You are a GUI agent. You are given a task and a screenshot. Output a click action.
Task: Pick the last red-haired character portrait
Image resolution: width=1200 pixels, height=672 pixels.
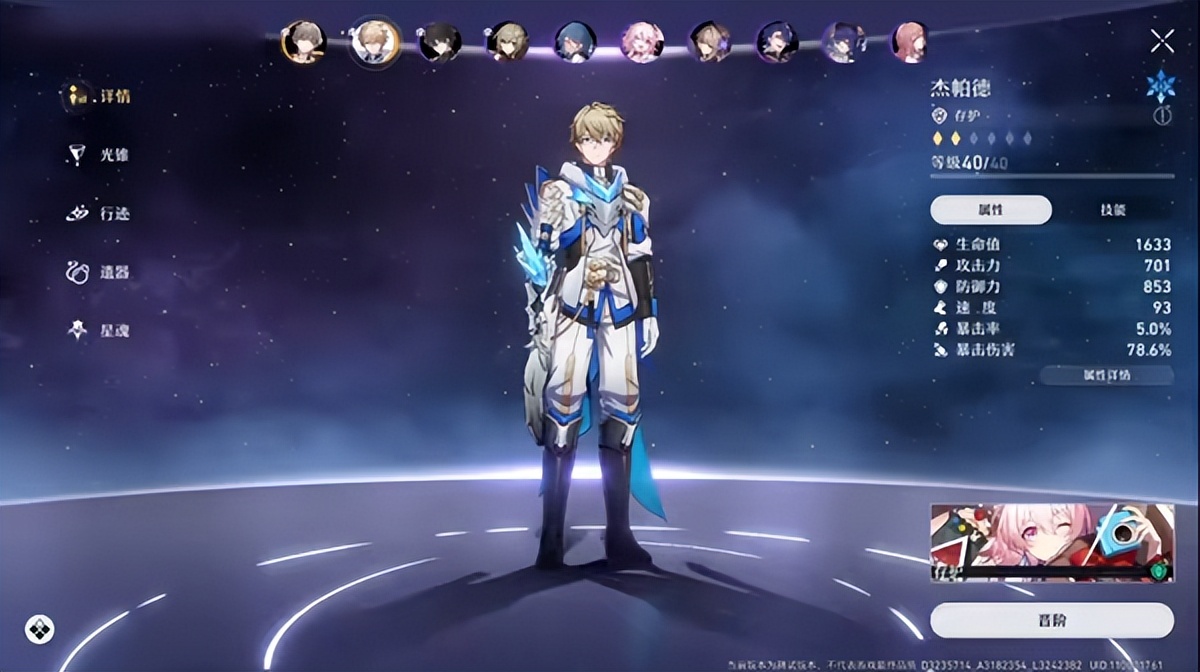coord(909,43)
